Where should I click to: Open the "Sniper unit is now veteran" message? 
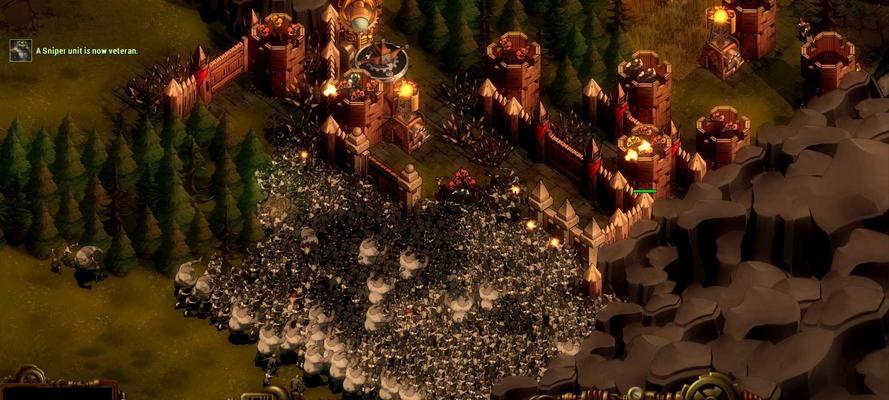(87, 51)
